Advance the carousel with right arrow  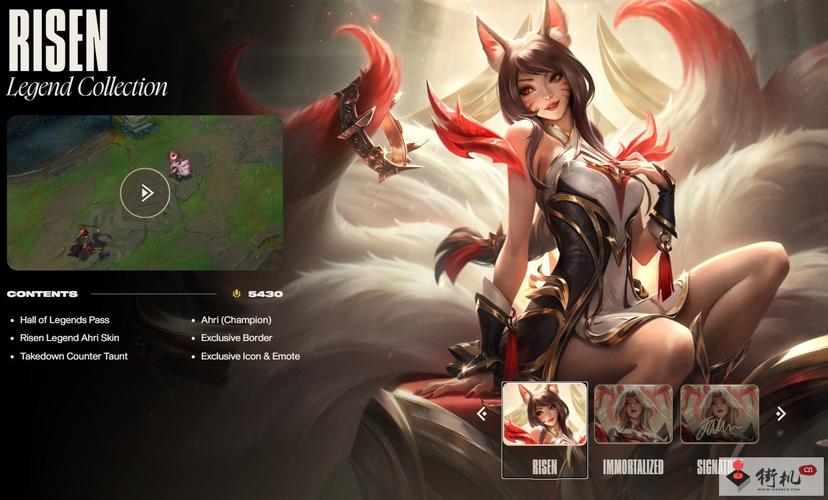point(781,413)
